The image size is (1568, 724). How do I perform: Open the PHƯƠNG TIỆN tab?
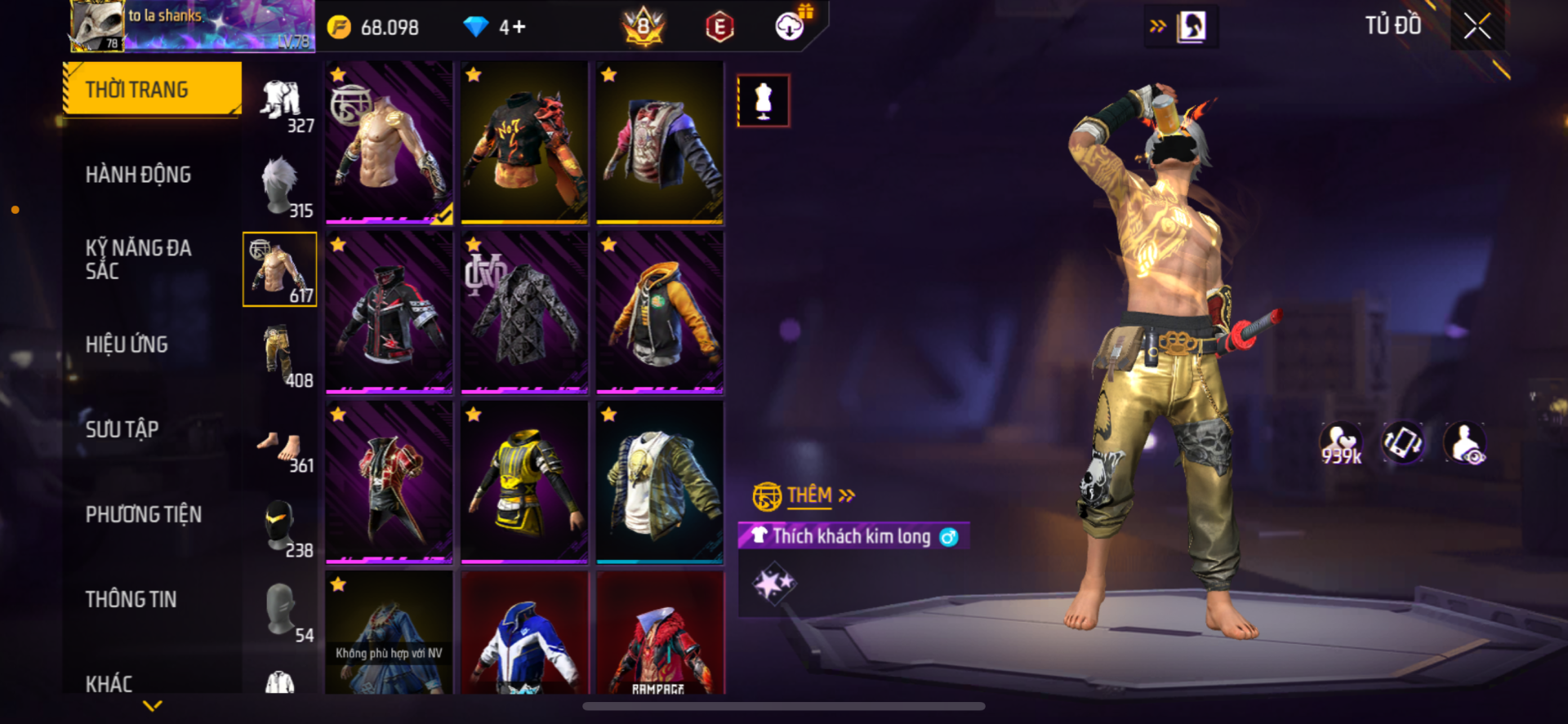[144, 514]
